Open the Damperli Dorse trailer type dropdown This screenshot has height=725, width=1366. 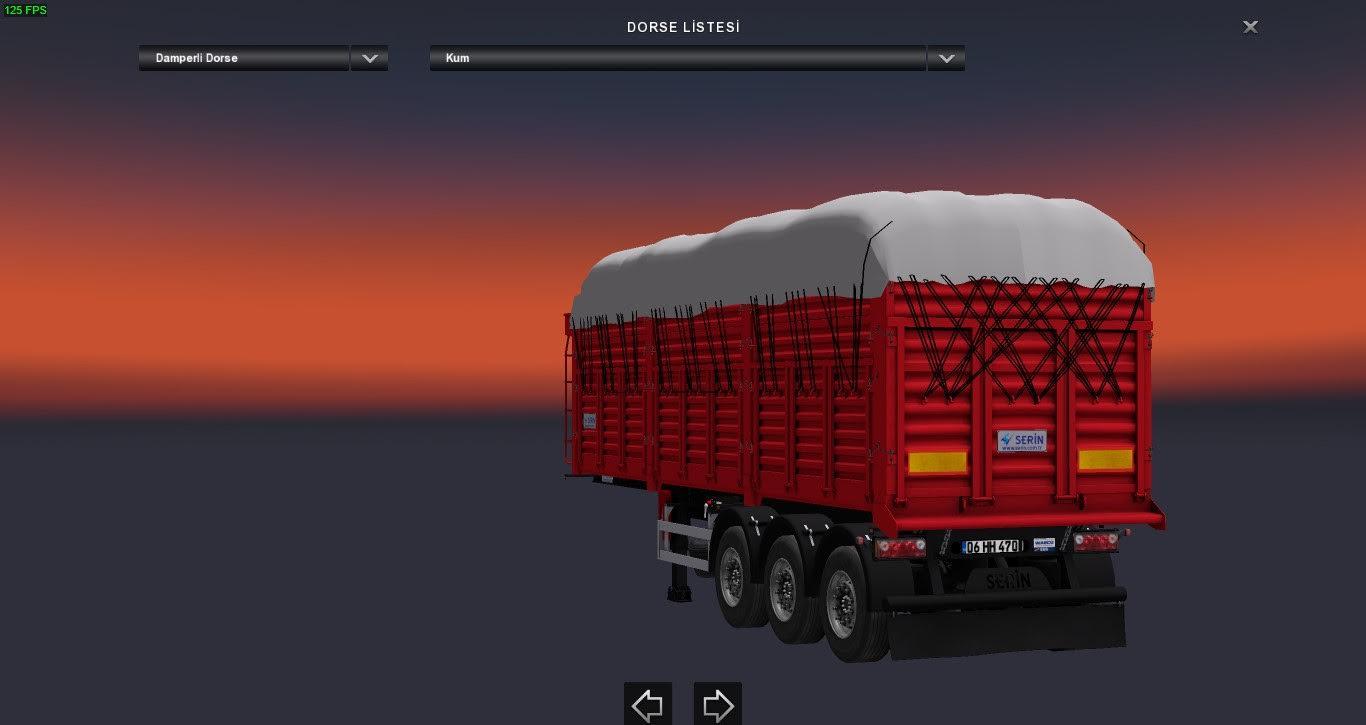[369, 58]
